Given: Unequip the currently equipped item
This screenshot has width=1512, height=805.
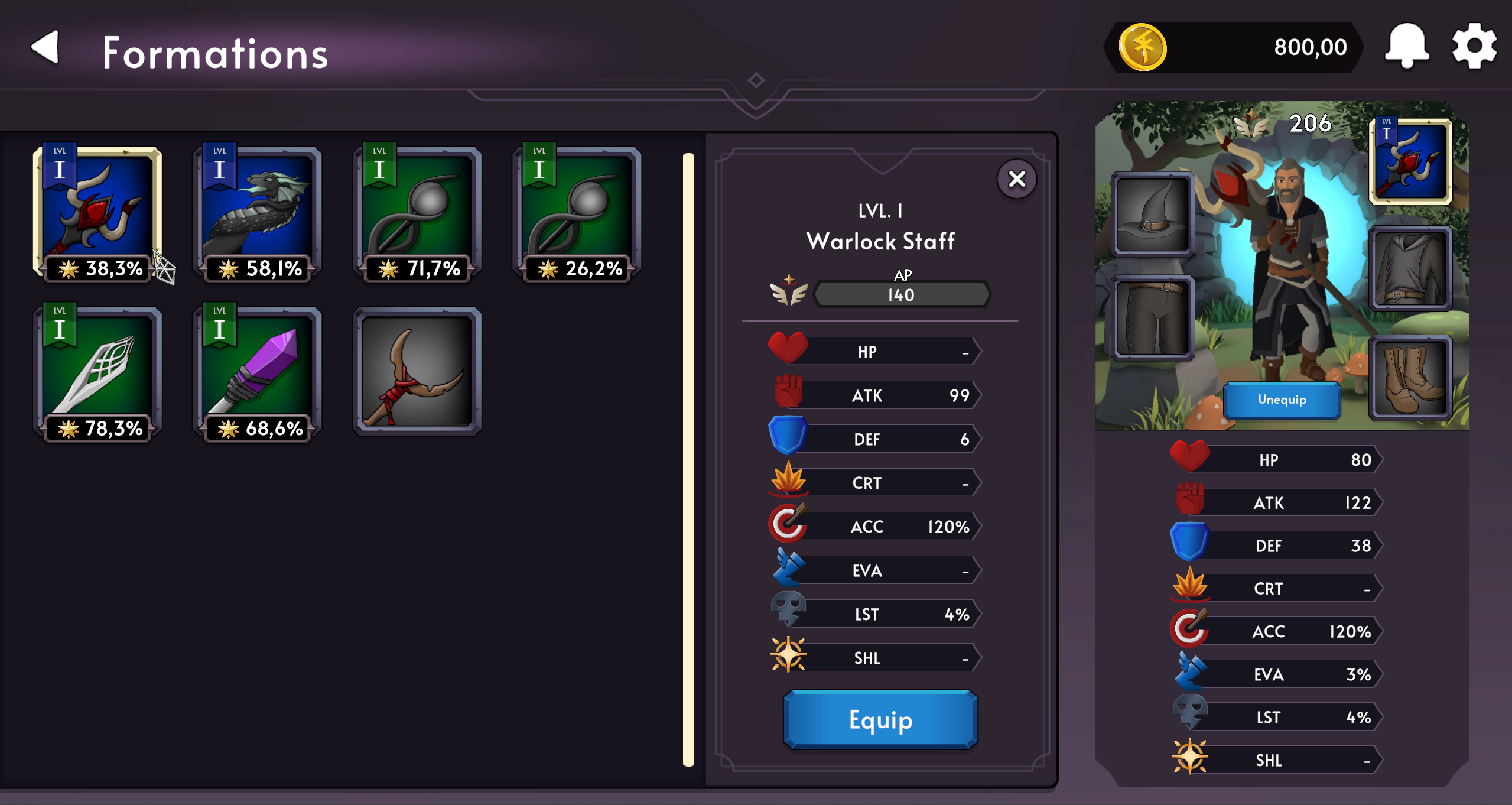Looking at the screenshot, I should coord(1282,400).
